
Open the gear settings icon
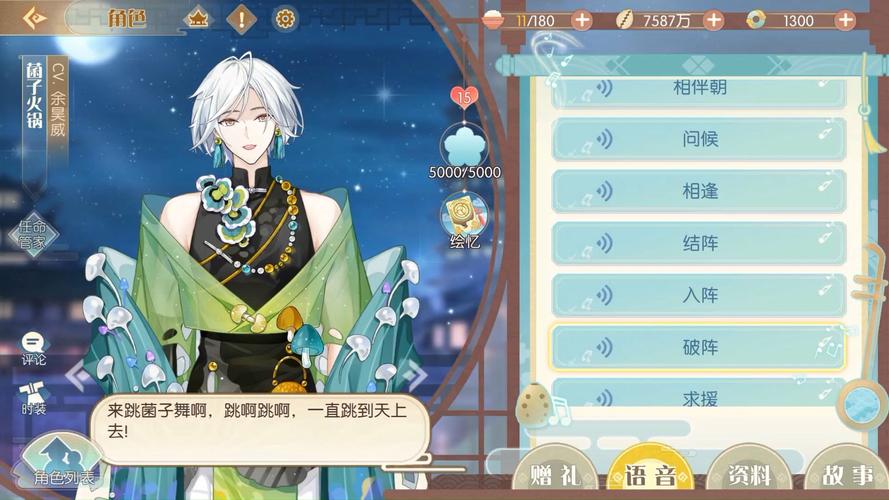(x=285, y=18)
